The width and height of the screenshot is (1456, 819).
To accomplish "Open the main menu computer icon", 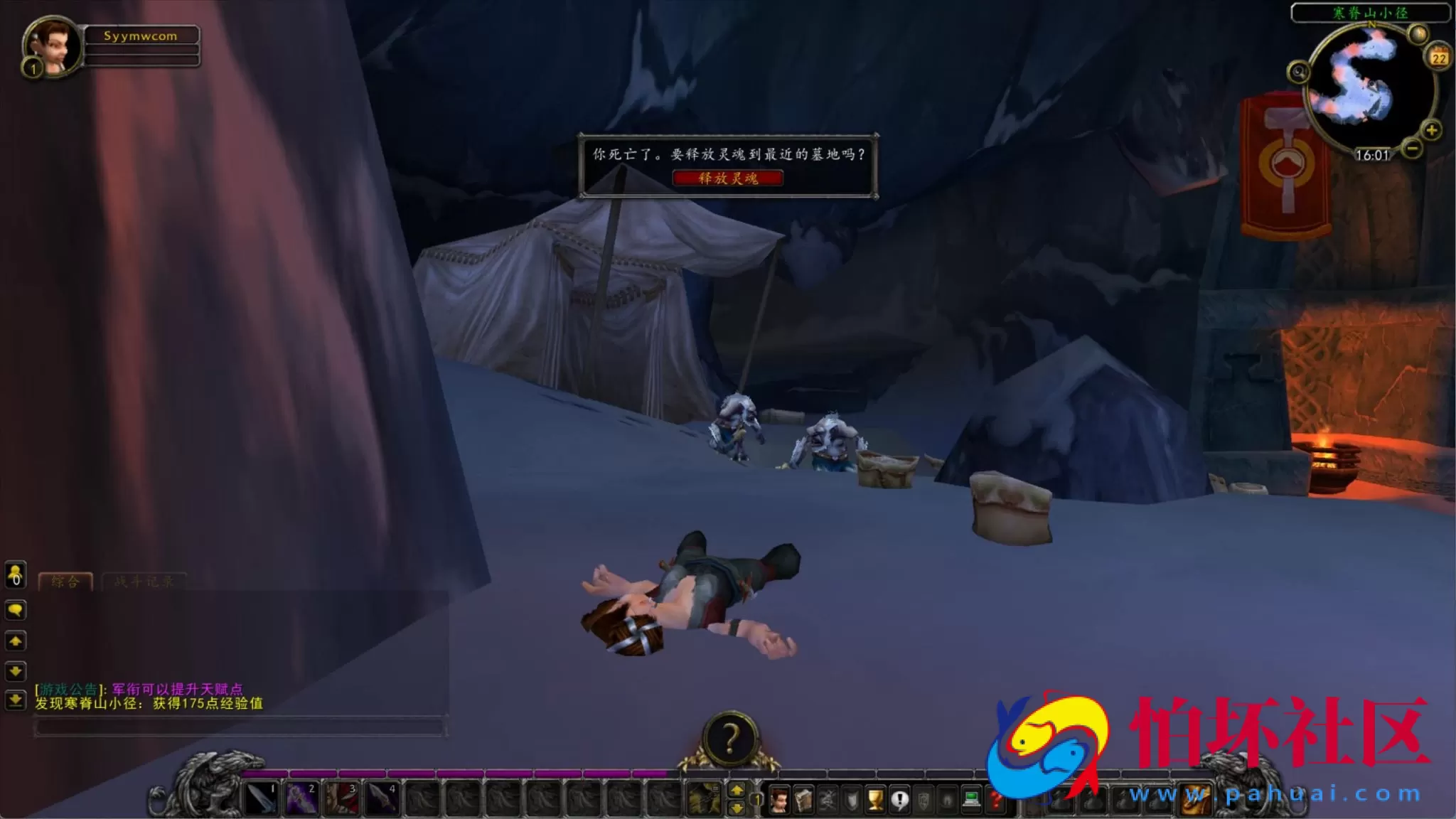I will pyautogui.click(x=972, y=800).
